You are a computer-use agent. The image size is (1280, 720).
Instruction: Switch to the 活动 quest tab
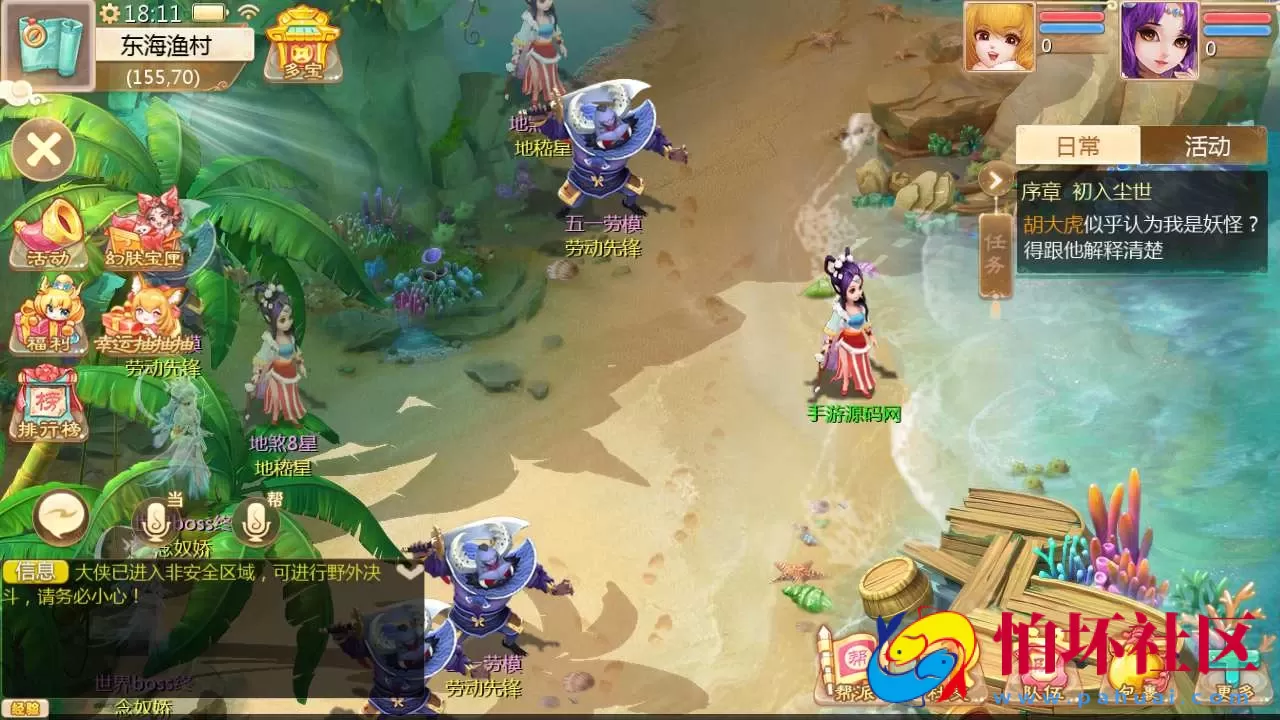pos(1210,146)
